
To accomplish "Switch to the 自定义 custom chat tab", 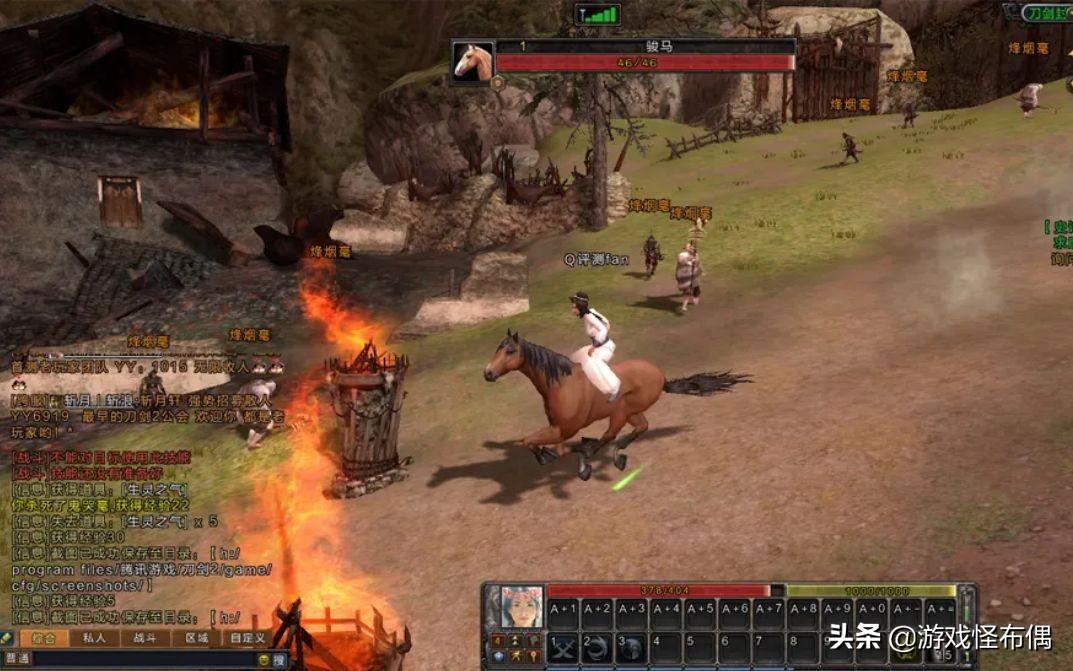I will tap(247, 638).
